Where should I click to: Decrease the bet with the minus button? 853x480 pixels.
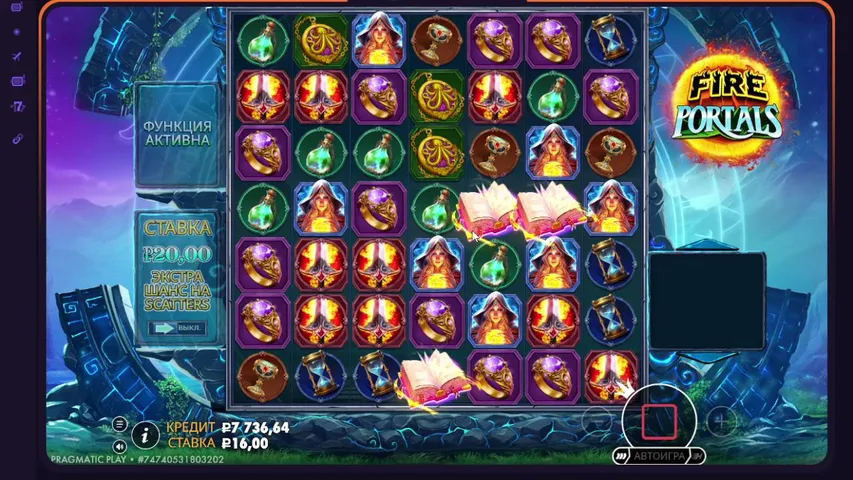598,422
